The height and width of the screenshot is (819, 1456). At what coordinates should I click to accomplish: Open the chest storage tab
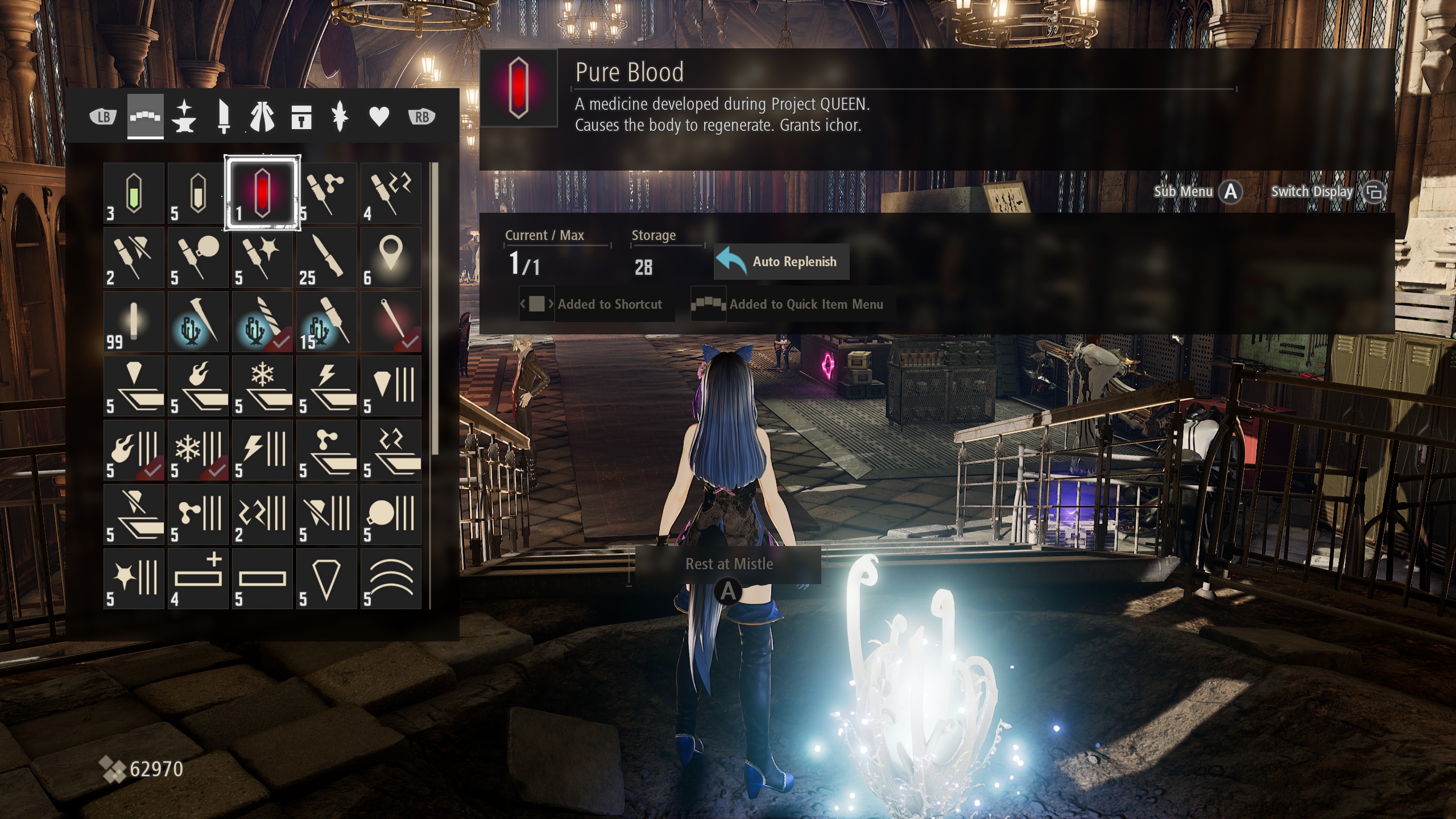301,117
